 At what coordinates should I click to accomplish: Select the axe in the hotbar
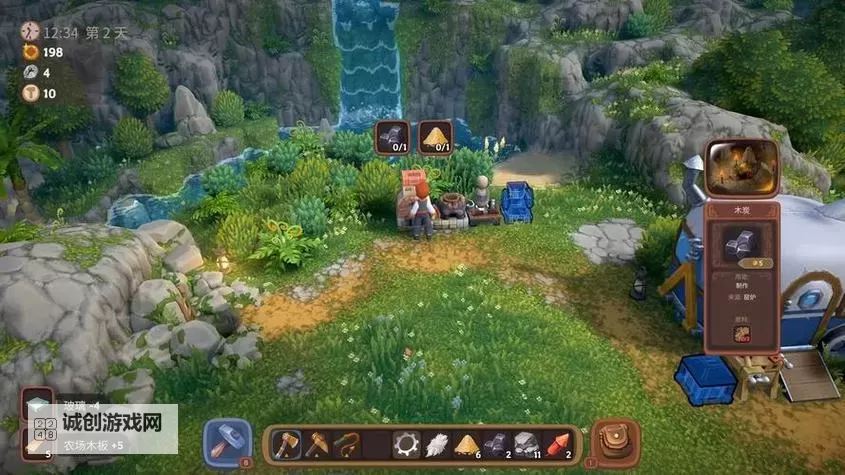pyautogui.click(x=286, y=444)
